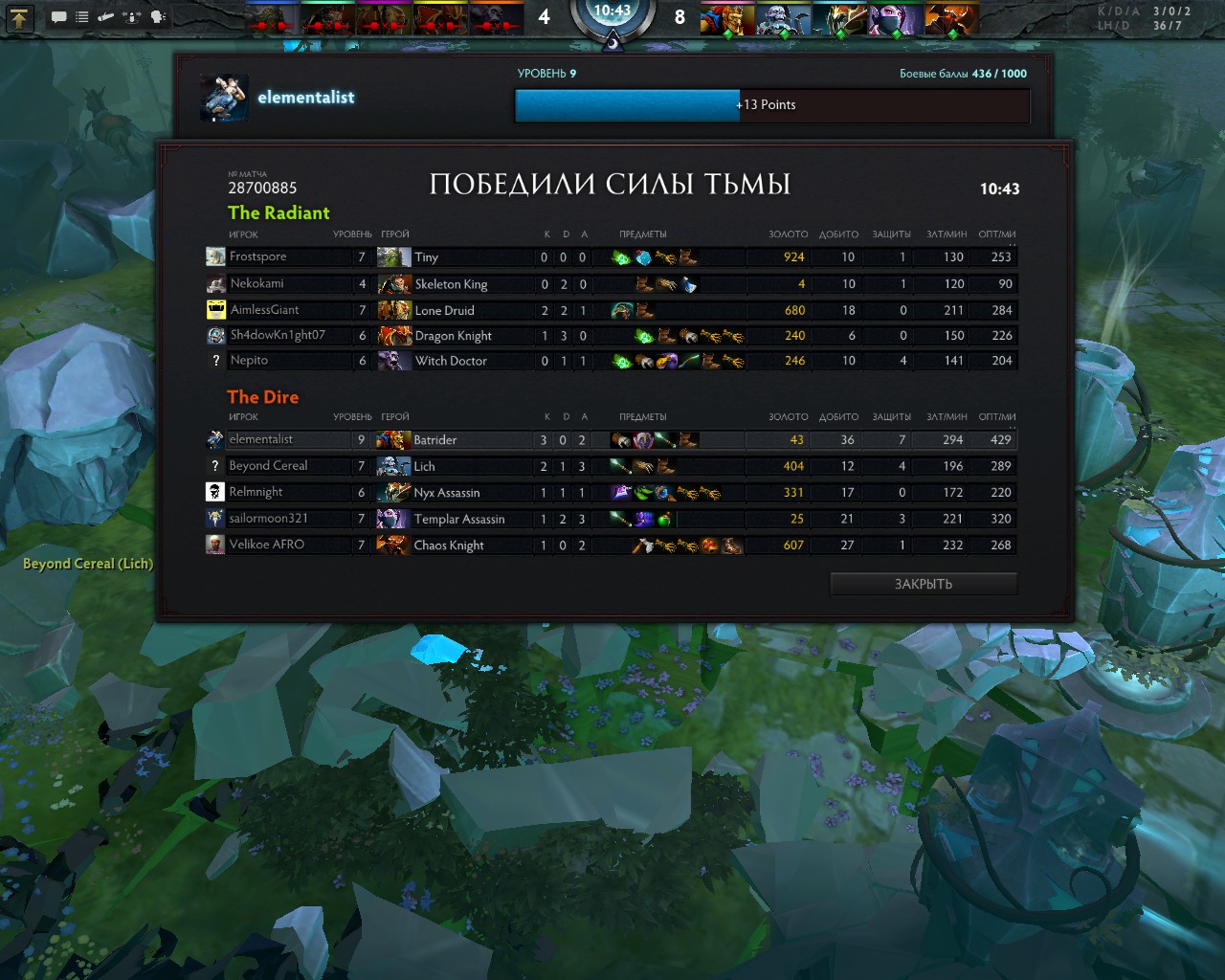Viewport: 1225px width, 980px height.
Task: Open the chat speech bubble icon
Action: point(58,17)
